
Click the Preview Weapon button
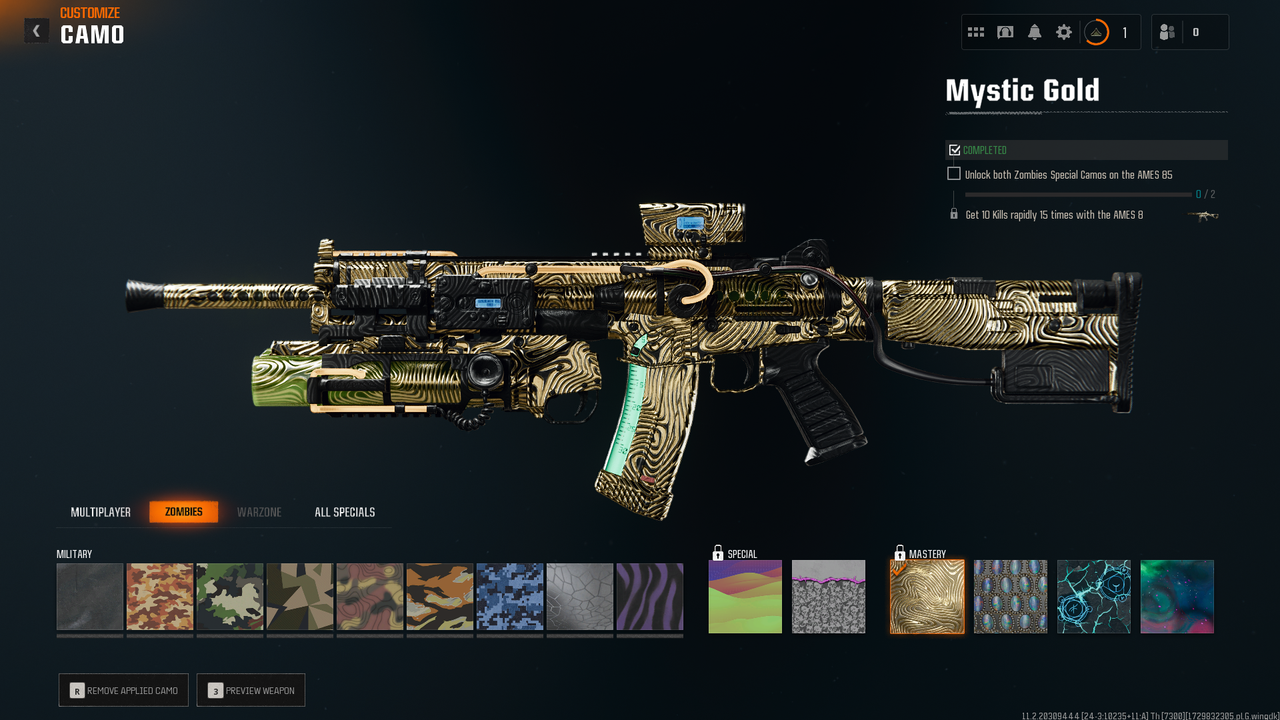(250, 690)
